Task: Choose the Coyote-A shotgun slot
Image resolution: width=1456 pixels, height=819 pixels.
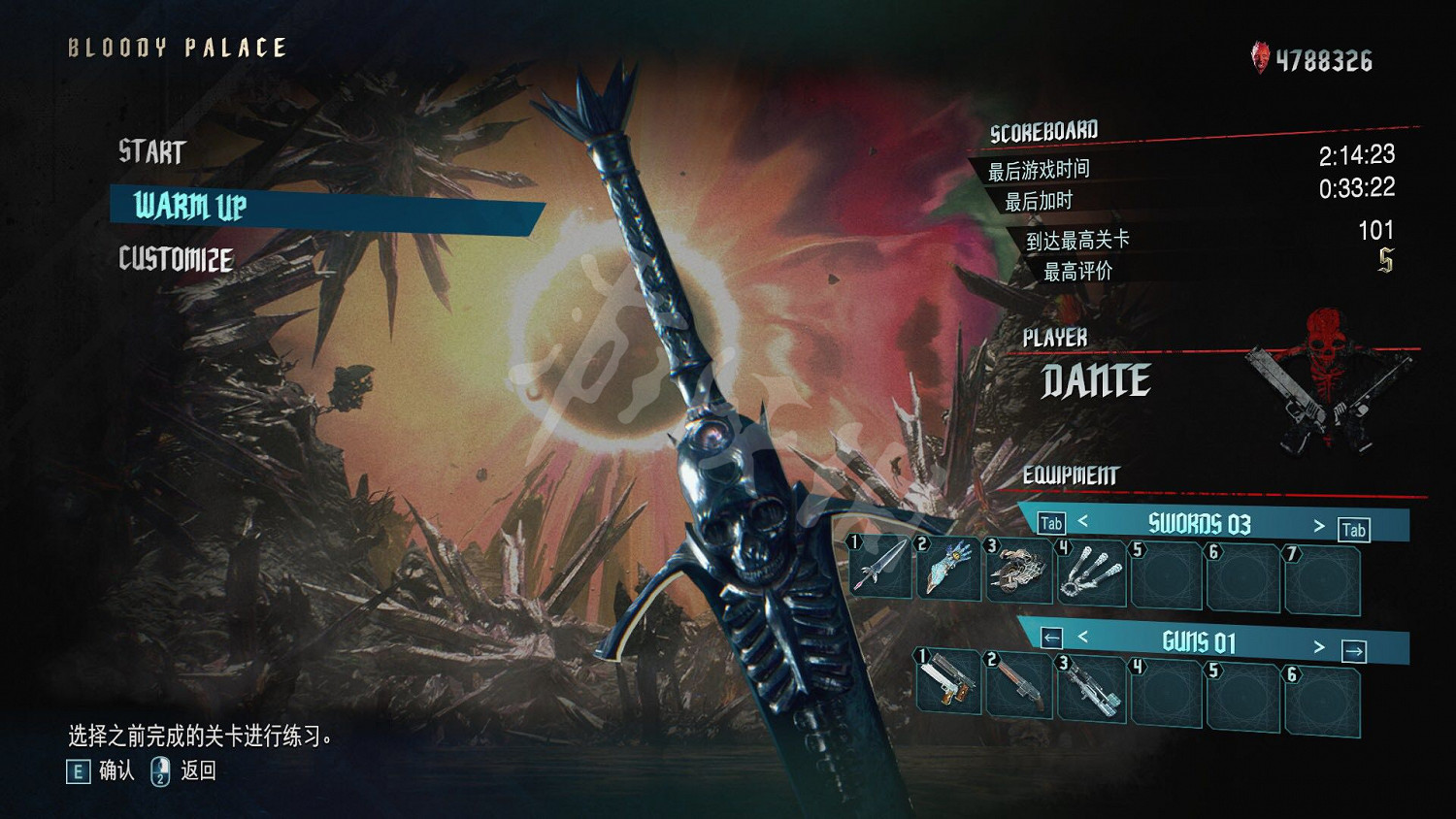Action: (x=1019, y=686)
